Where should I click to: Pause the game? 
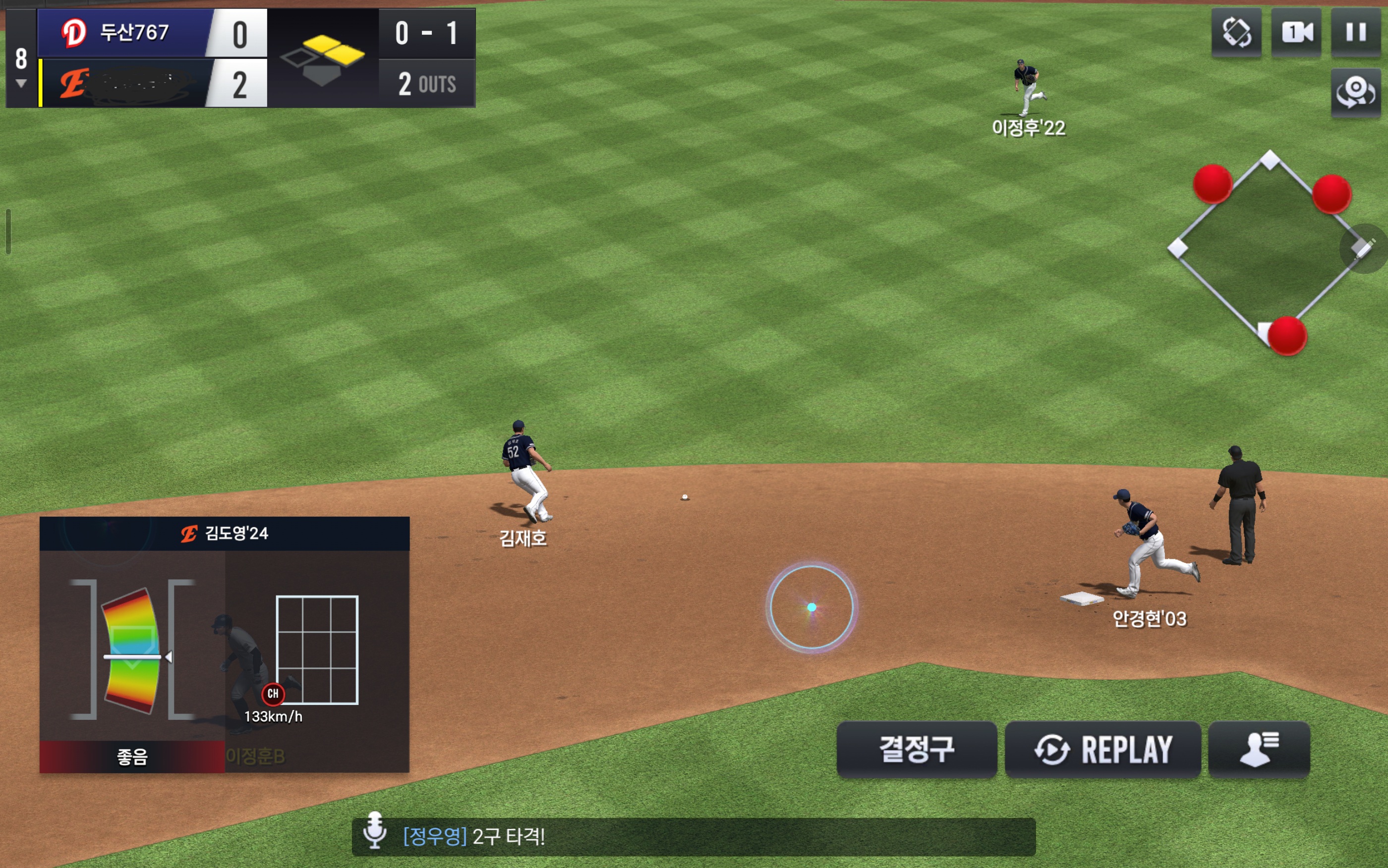1355,32
